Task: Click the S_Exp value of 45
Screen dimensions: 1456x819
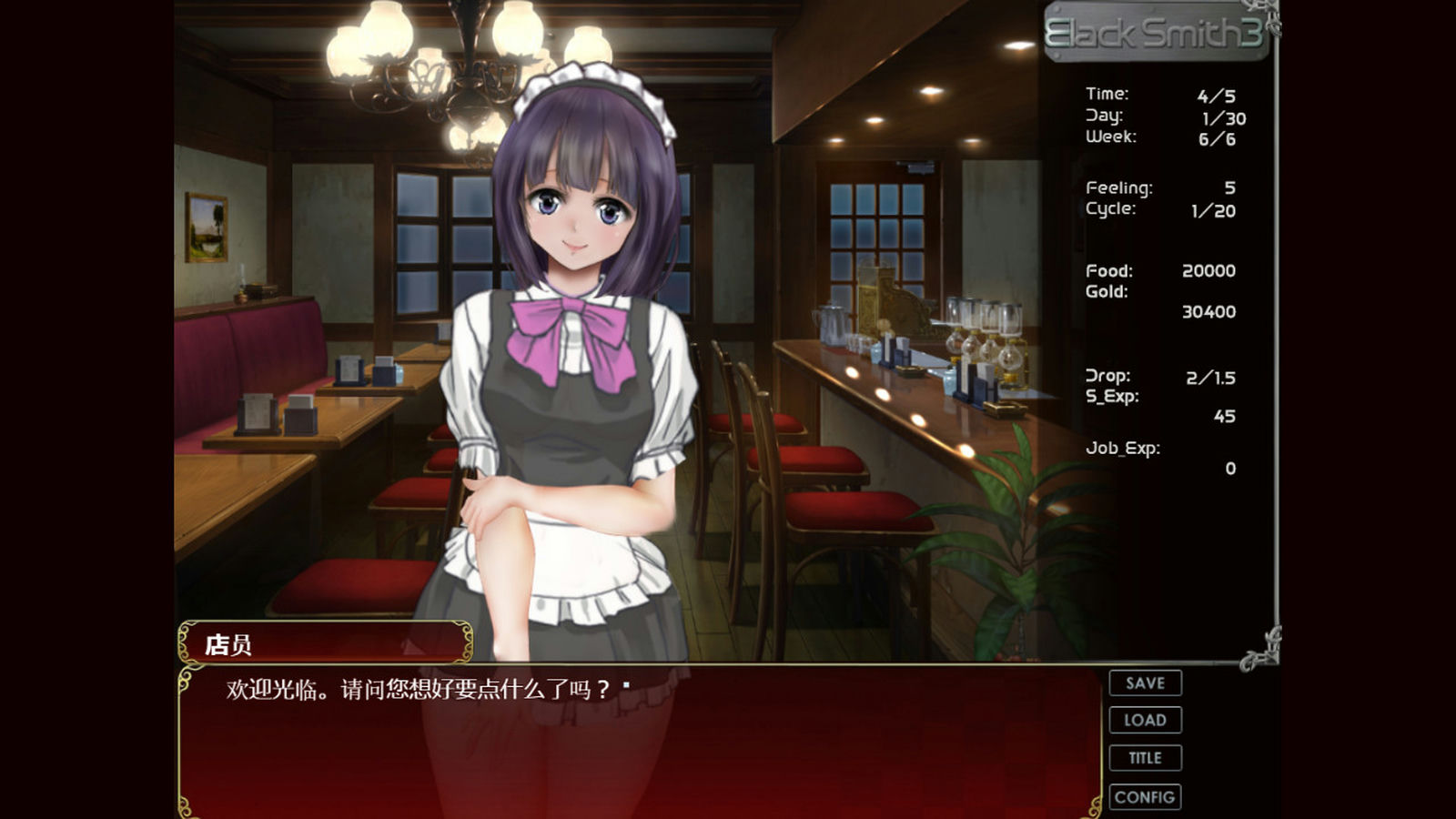Action: (1156, 406)
